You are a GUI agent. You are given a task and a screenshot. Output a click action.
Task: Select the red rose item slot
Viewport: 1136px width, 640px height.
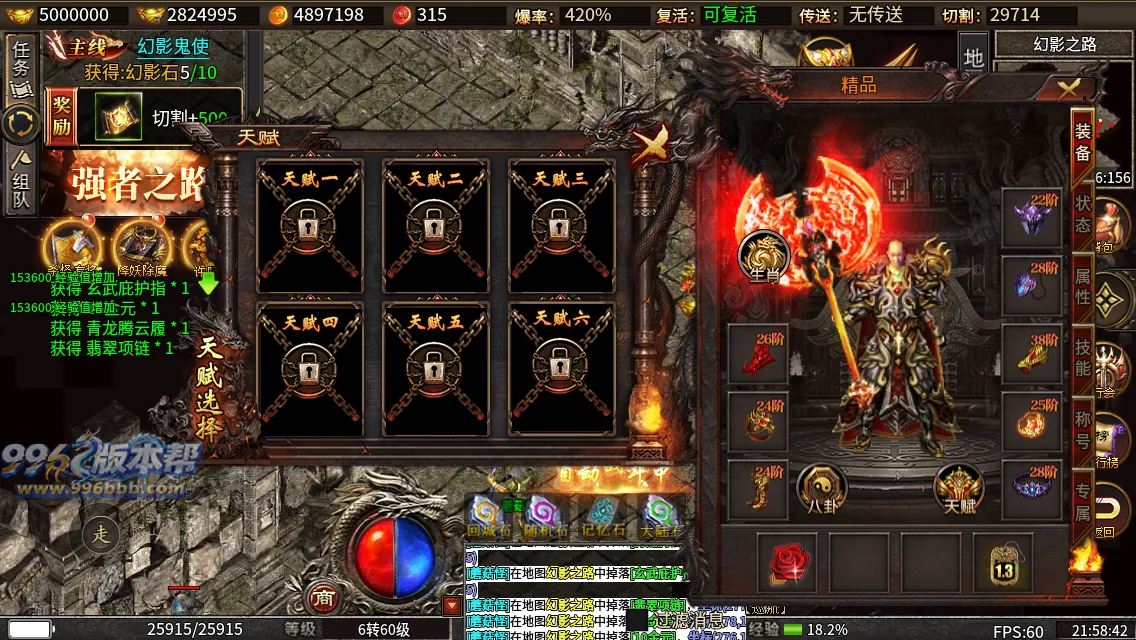(x=787, y=562)
